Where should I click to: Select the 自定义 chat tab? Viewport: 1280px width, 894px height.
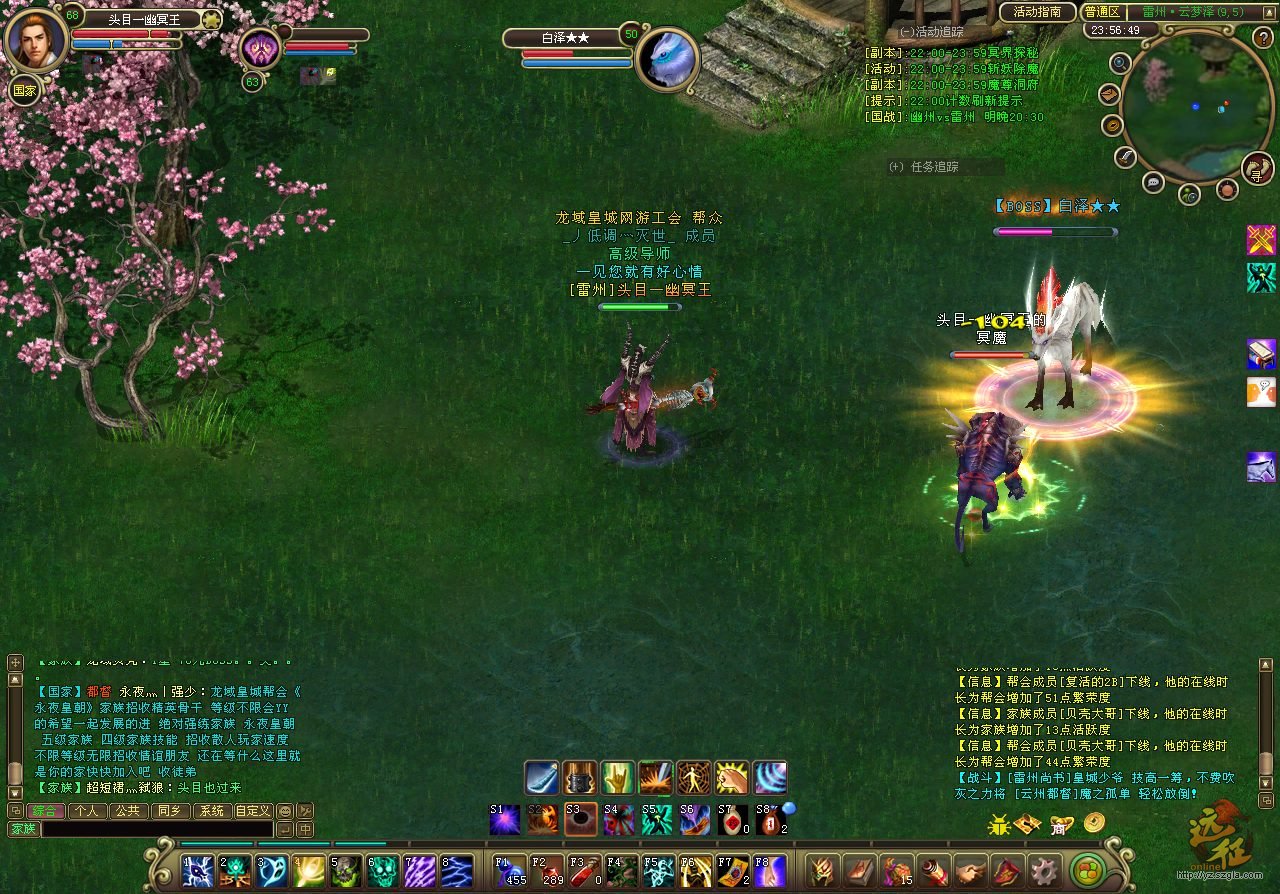[x=252, y=811]
